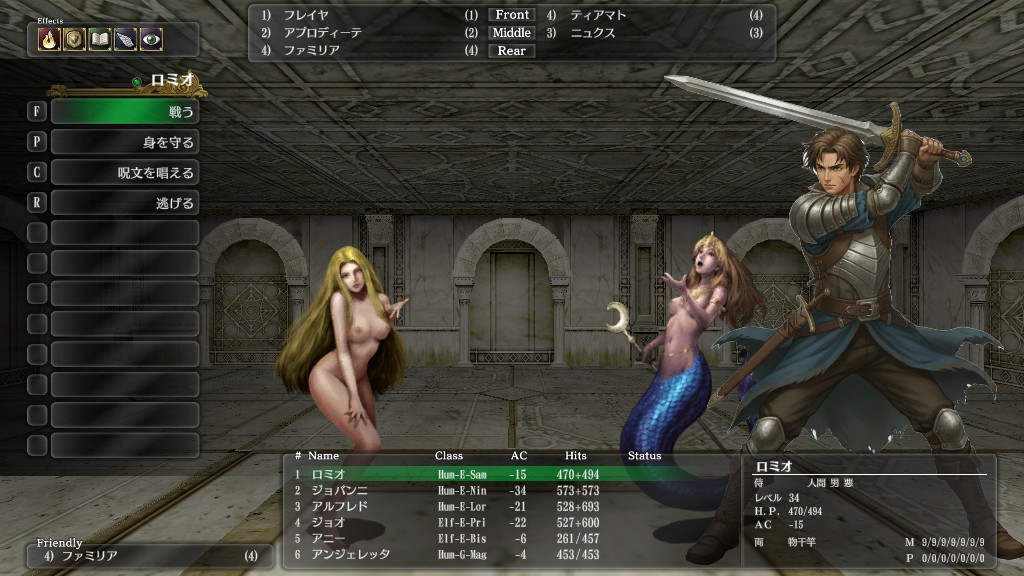The image size is (1024, 576).
Task: Select party member アルフレド in the roster
Action: pos(338,506)
